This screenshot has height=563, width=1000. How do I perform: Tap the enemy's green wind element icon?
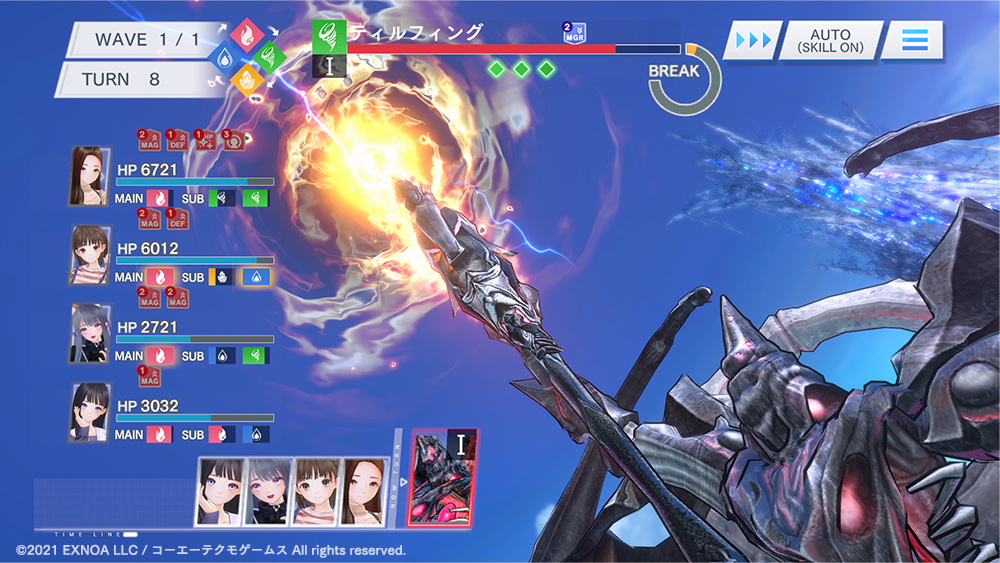click(329, 34)
